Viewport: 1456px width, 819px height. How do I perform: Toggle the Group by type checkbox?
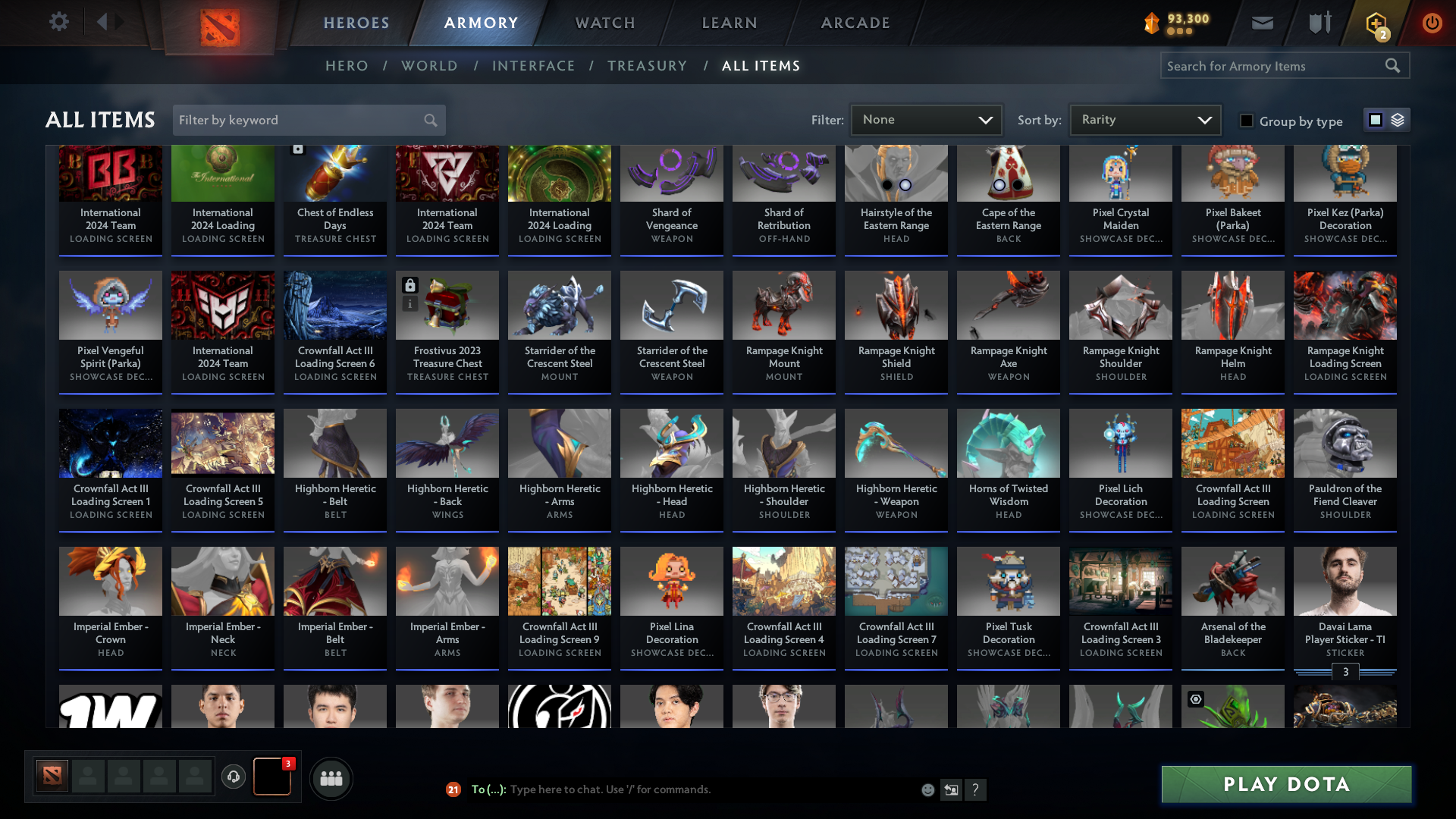1247,121
